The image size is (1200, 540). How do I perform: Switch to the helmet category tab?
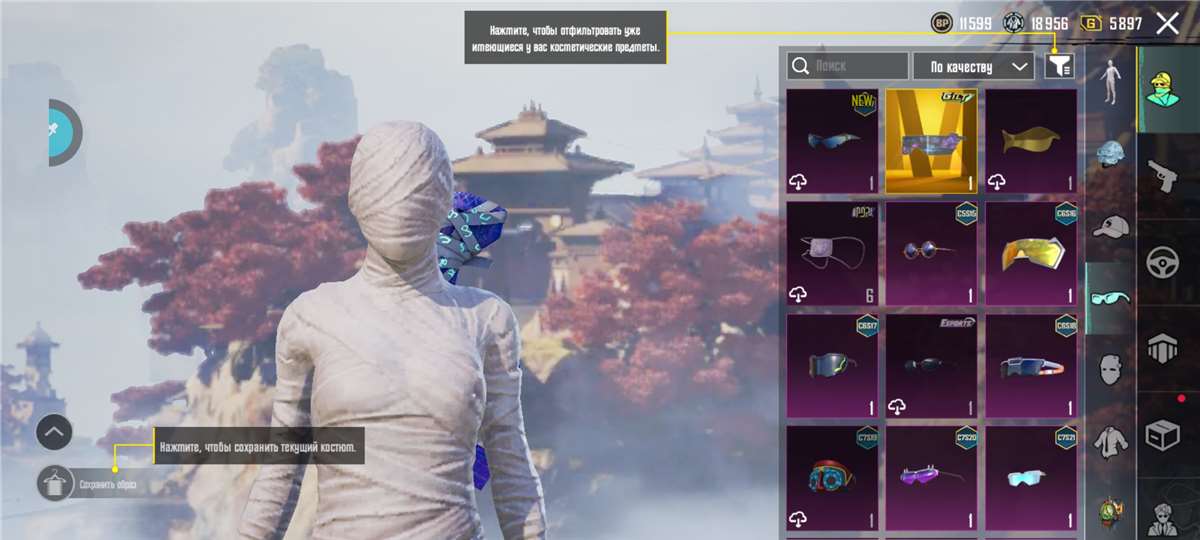pos(1110,155)
